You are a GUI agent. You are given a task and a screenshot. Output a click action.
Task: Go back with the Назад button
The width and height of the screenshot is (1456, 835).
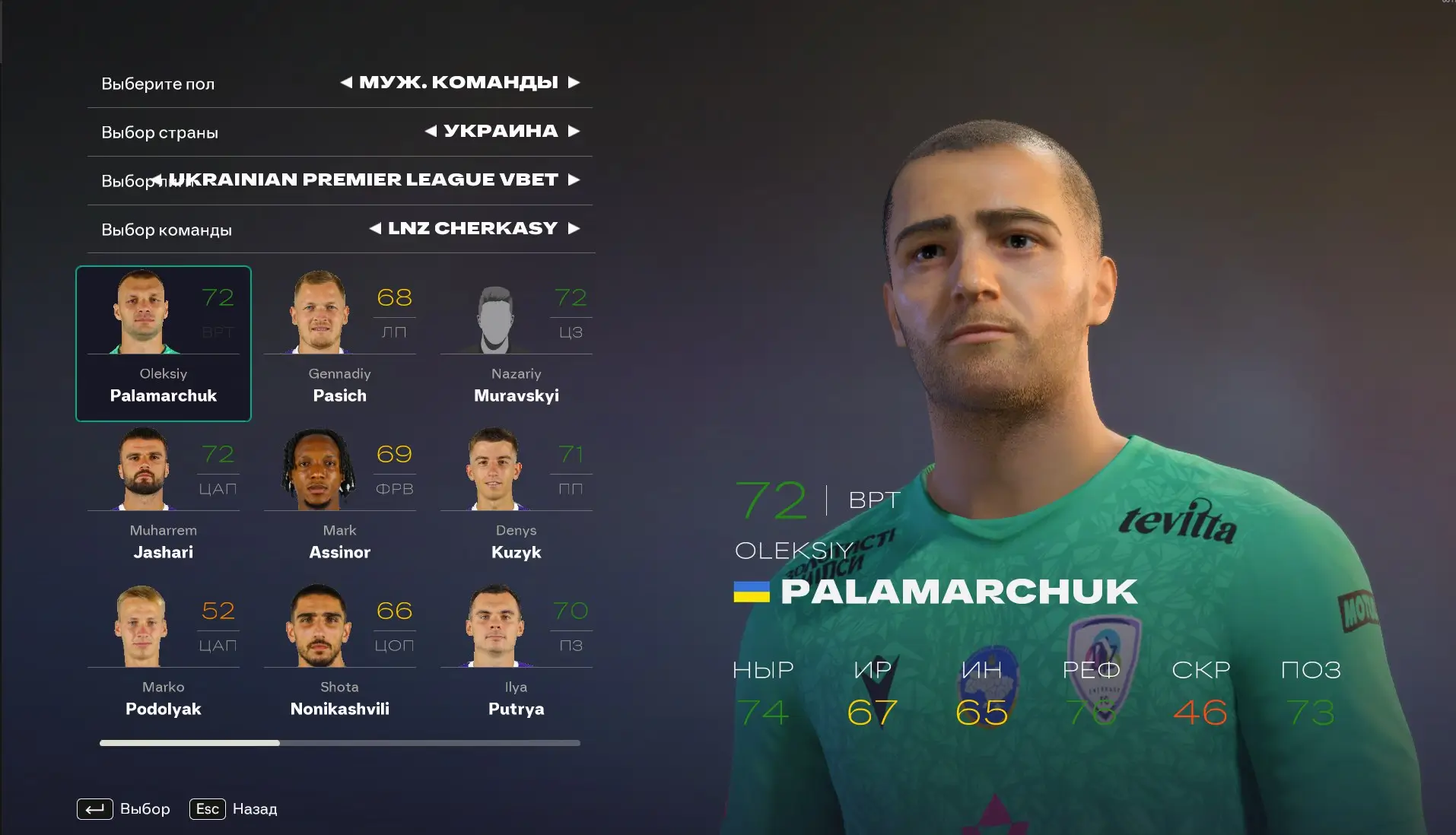pos(234,808)
